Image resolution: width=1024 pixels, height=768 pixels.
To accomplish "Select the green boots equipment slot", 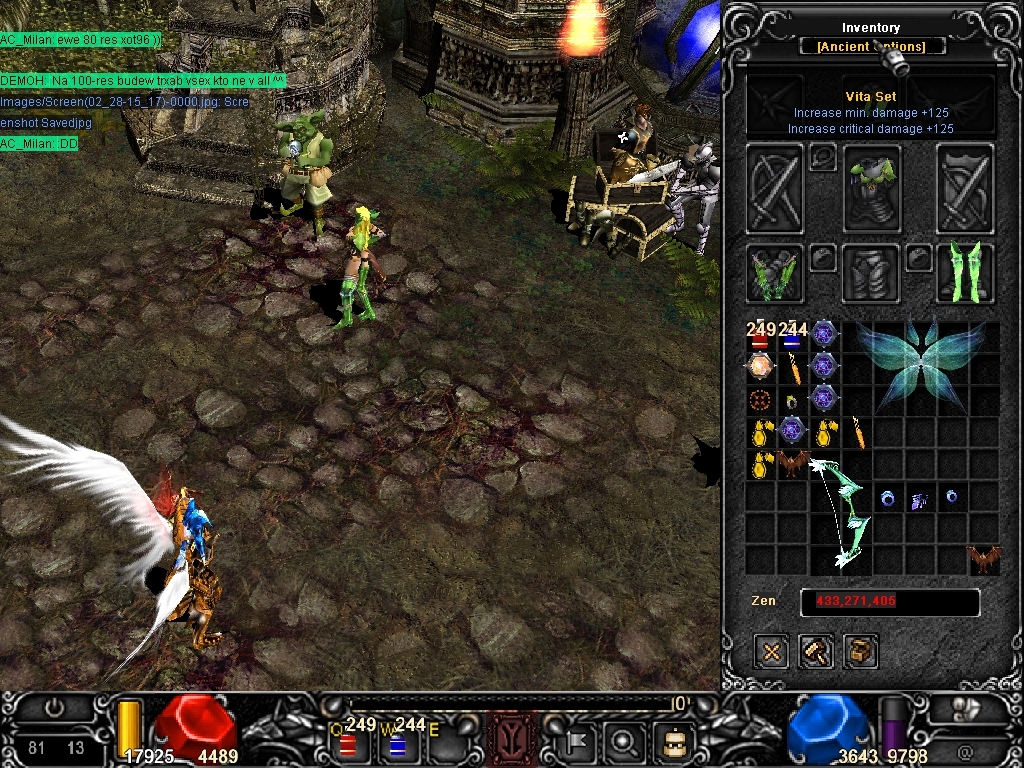I will click(x=965, y=273).
